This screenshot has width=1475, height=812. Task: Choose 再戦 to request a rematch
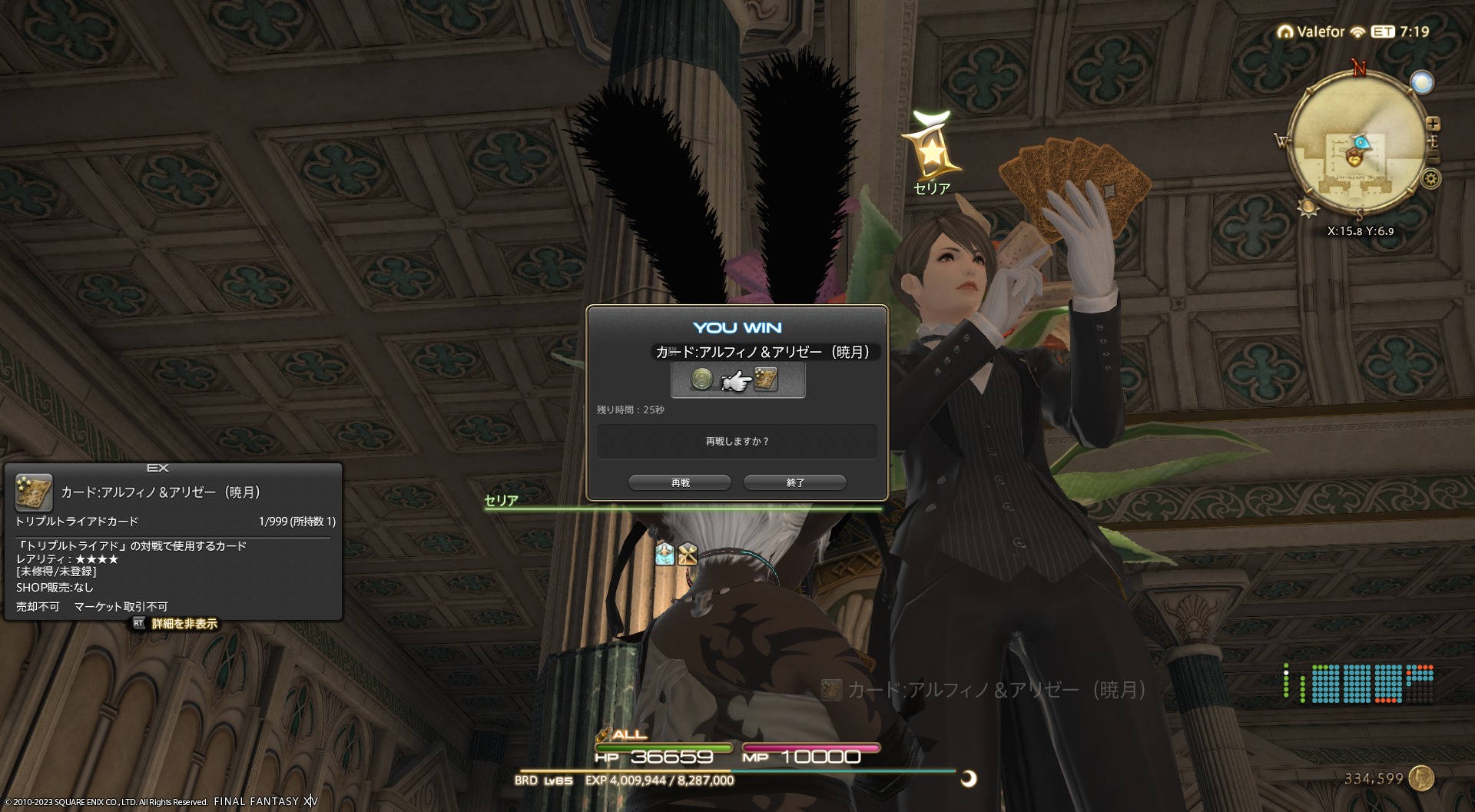(x=680, y=482)
